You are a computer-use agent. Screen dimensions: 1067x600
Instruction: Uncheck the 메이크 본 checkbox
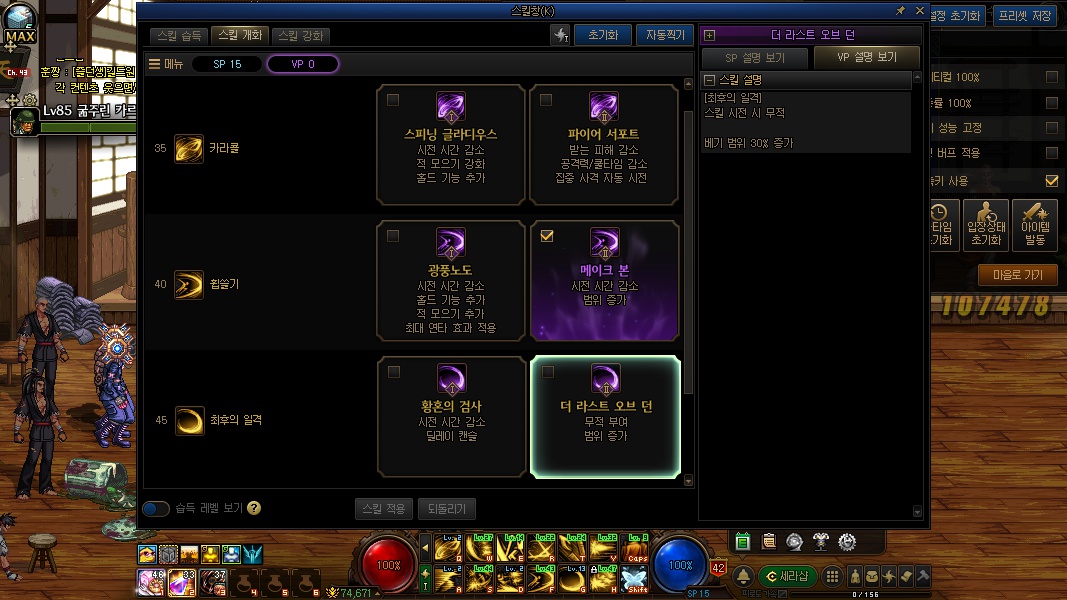546,236
